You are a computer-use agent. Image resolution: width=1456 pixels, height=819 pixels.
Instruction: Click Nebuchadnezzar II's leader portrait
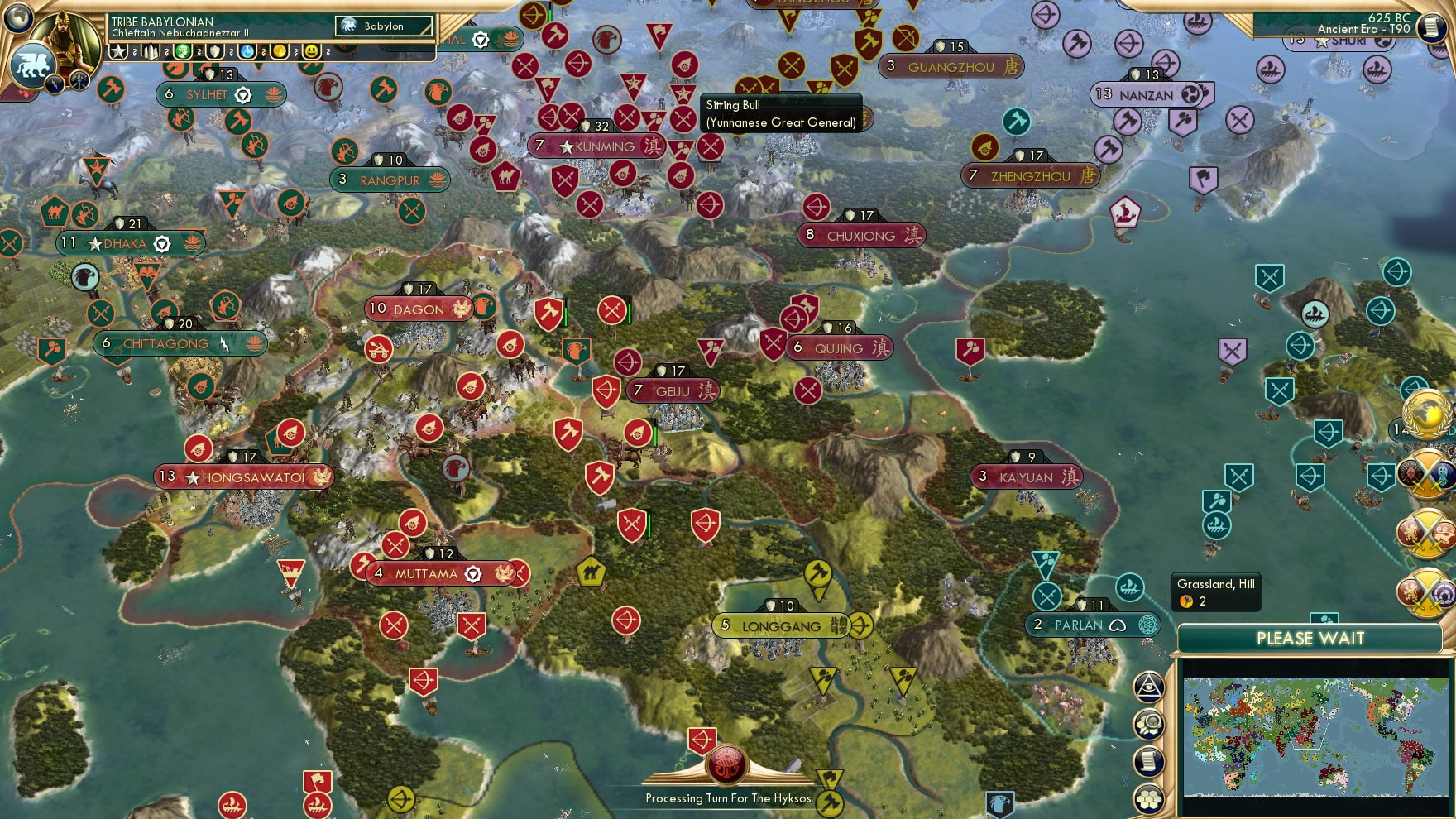pyautogui.click(x=65, y=40)
